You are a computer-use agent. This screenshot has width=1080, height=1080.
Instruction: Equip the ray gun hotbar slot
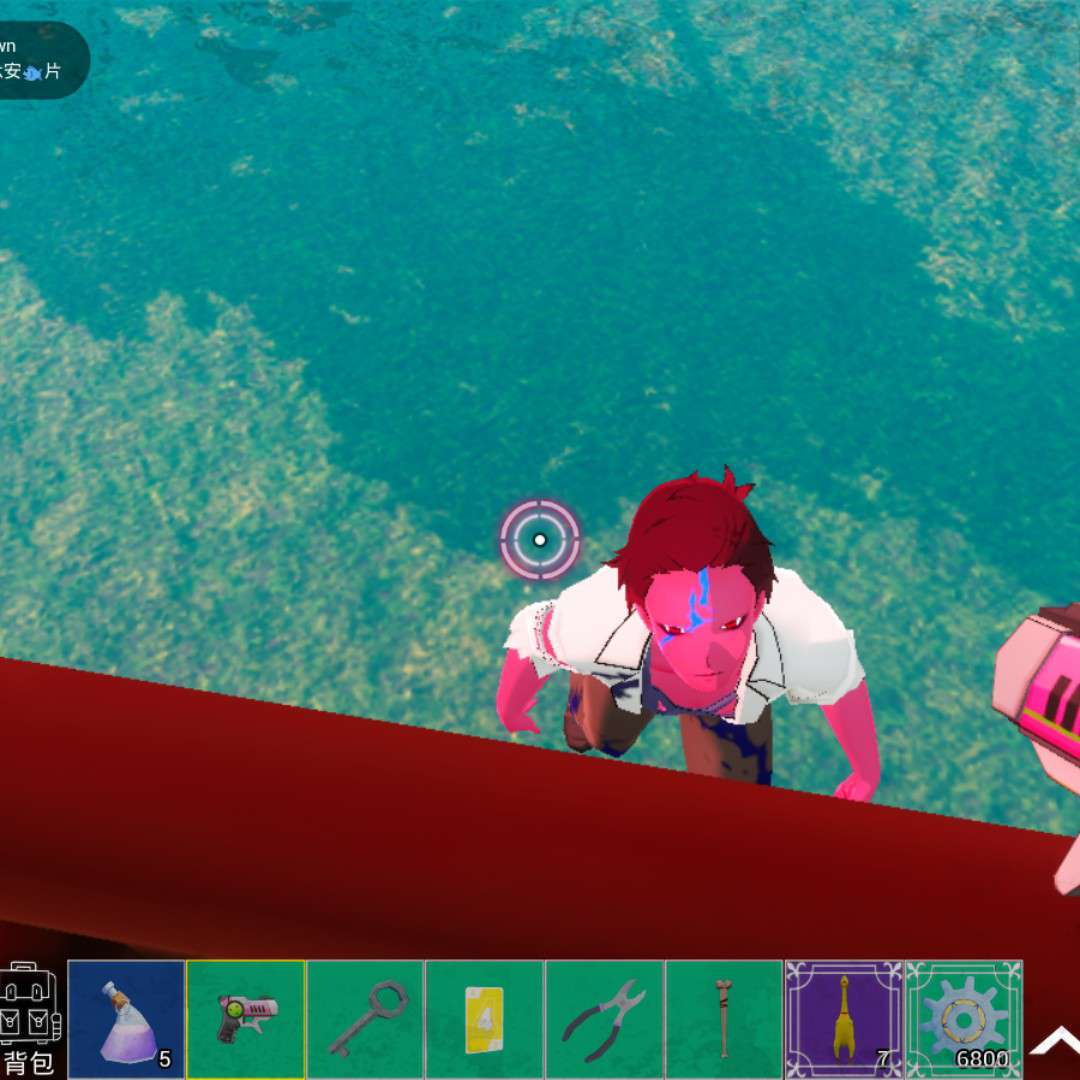246,1019
